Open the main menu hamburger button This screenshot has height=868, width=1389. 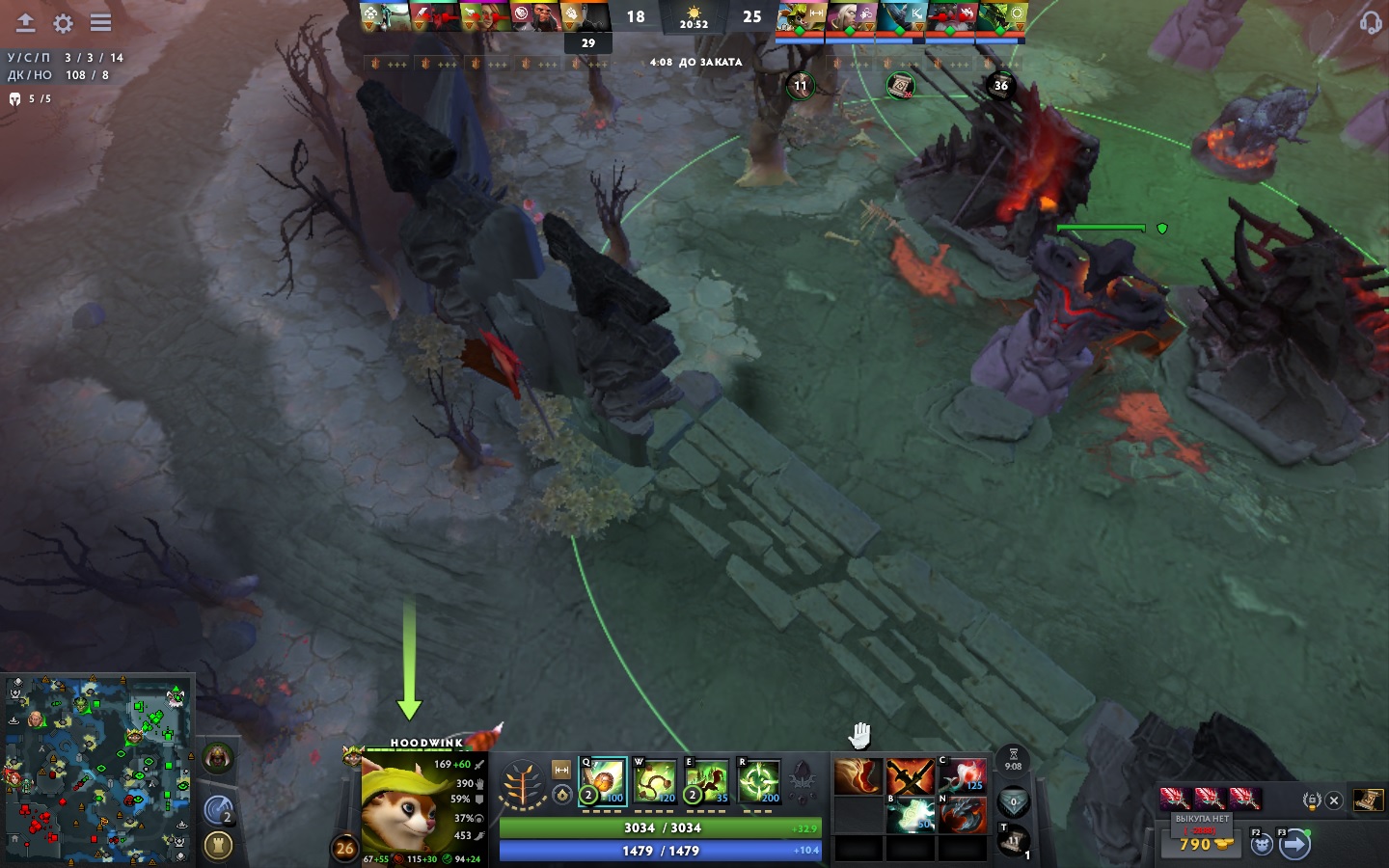tap(100, 22)
